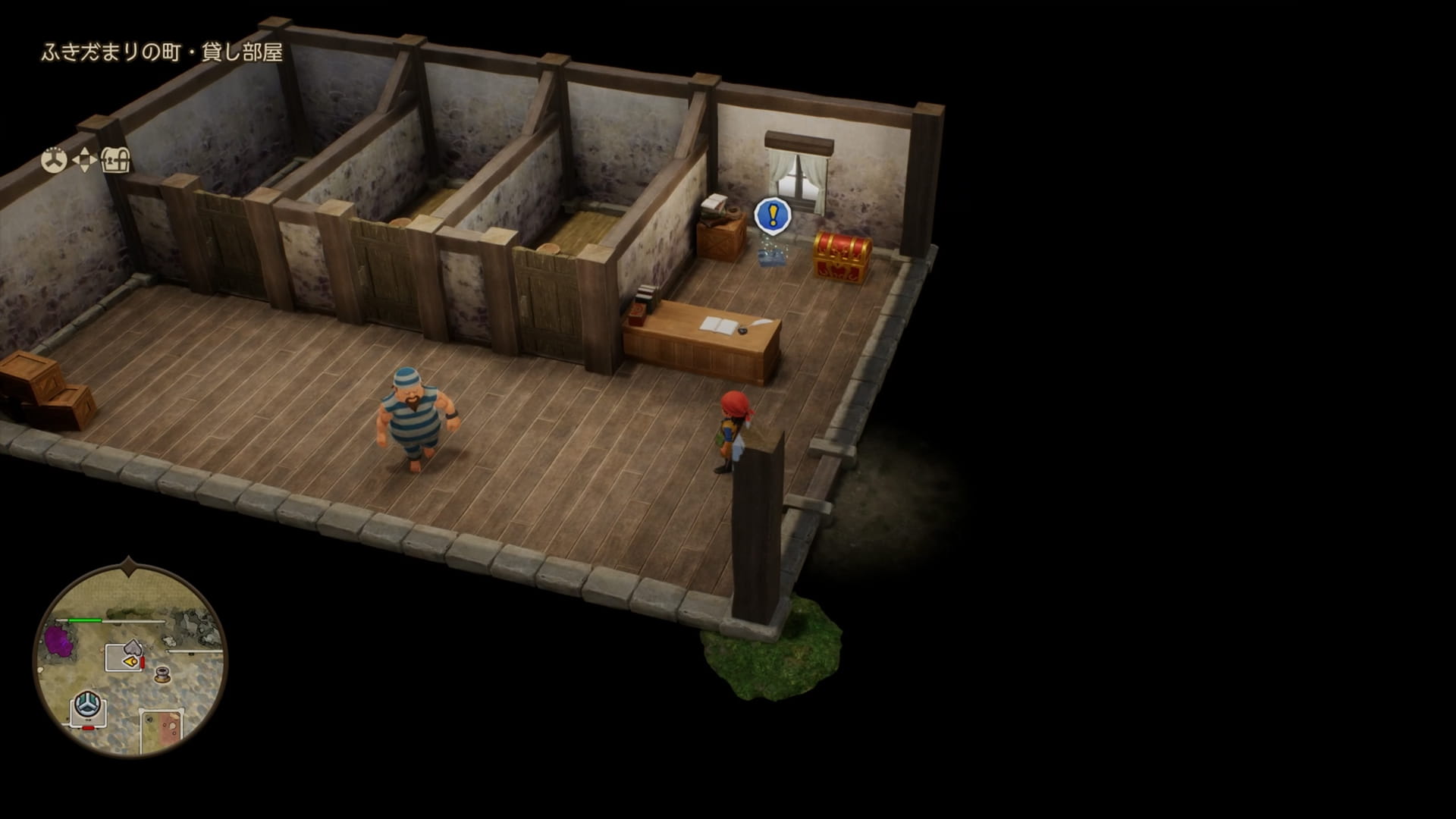Select the well marker on the minimap
This screenshot has height=819, width=1456.
[x=162, y=674]
